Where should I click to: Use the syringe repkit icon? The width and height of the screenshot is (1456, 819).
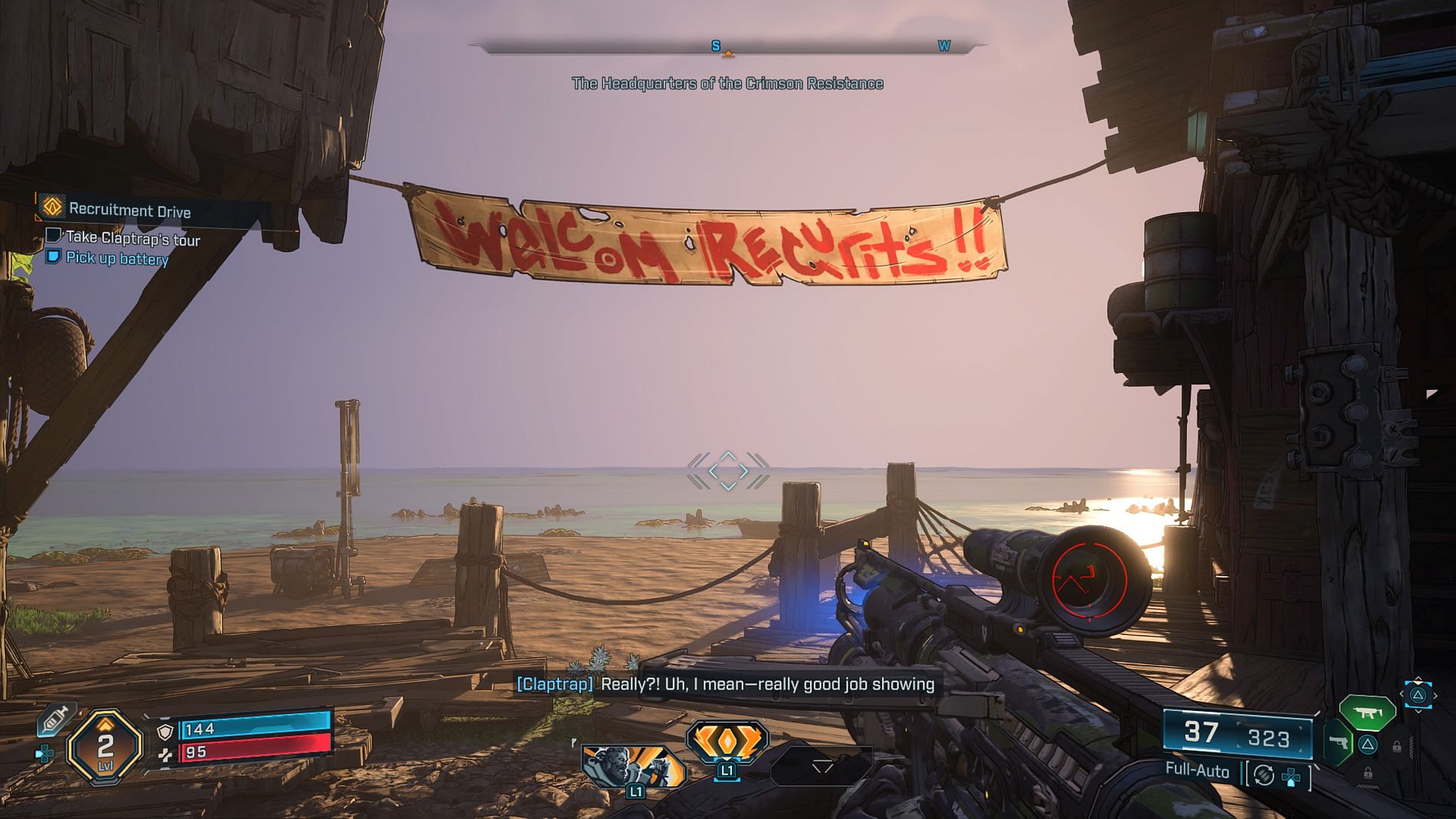[57, 719]
